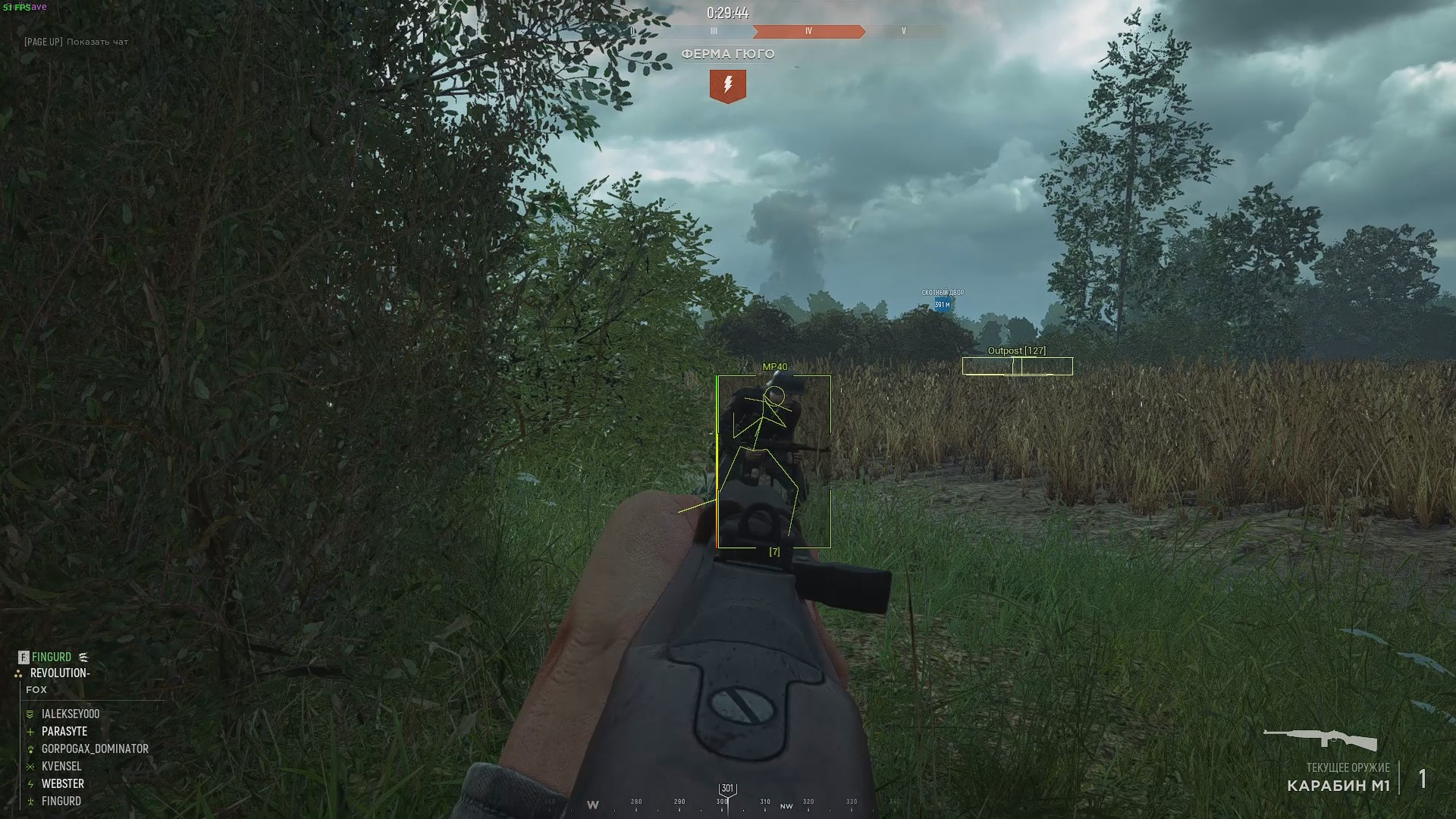
Task: Click the FOX squad header to collapse member list
Action: point(36,690)
